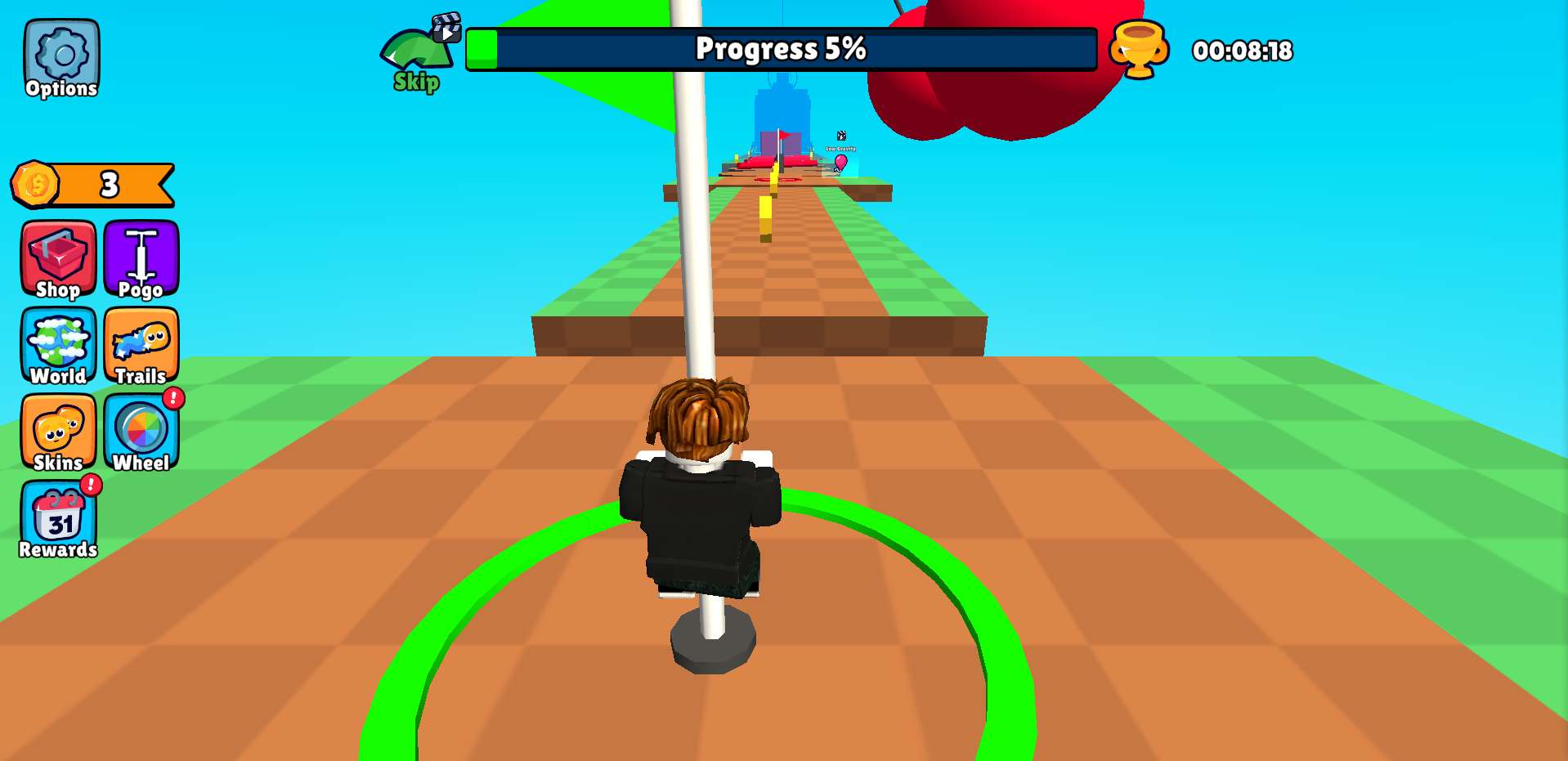The width and height of the screenshot is (1568, 761).
Task: Click the coin balance counter
Action: [x=93, y=185]
